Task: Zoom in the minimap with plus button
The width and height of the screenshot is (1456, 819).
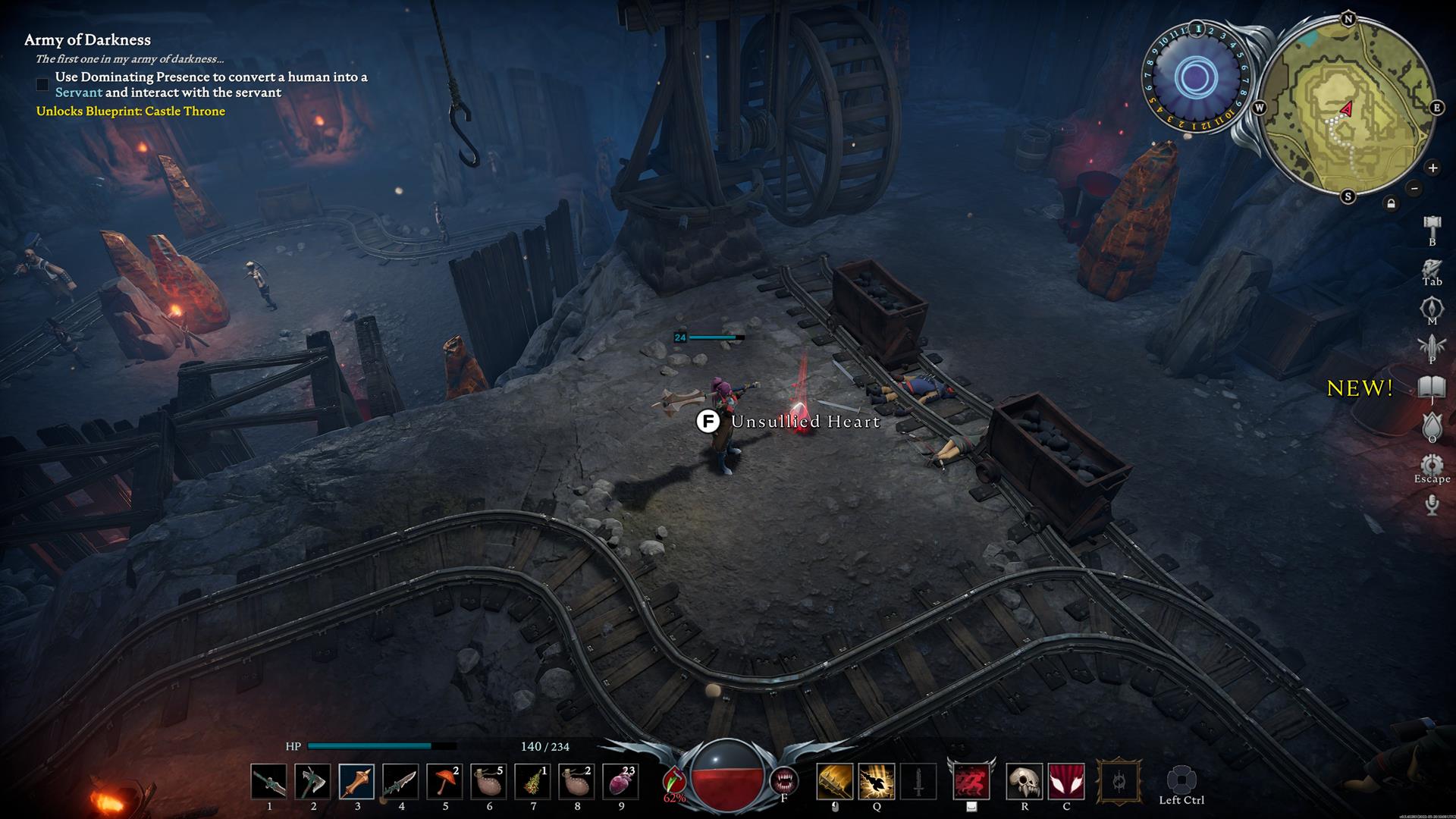Action: 1432,168
